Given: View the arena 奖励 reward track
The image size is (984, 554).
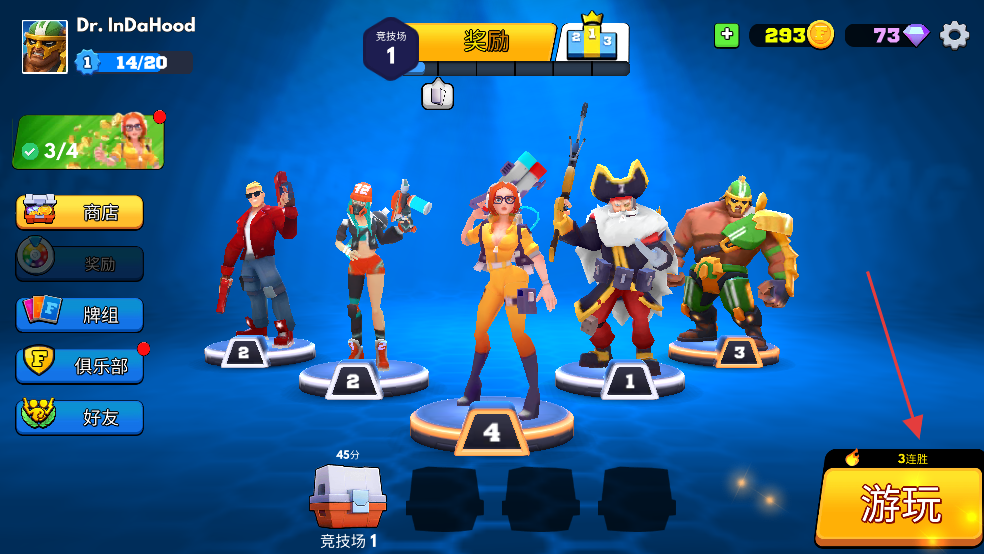Looking at the screenshot, I should [x=486, y=42].
